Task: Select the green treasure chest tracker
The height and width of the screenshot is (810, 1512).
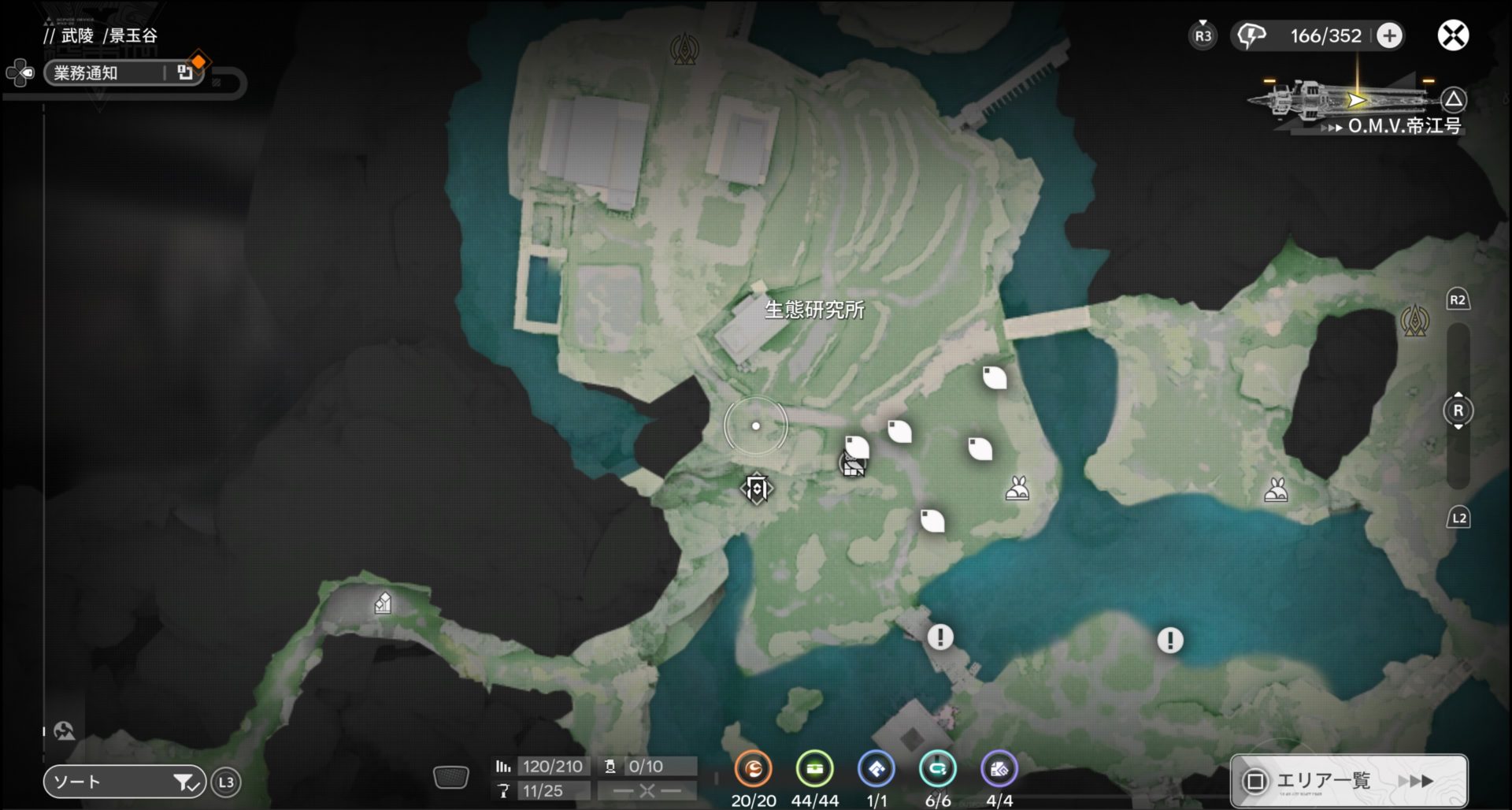Action: (814, 769)
